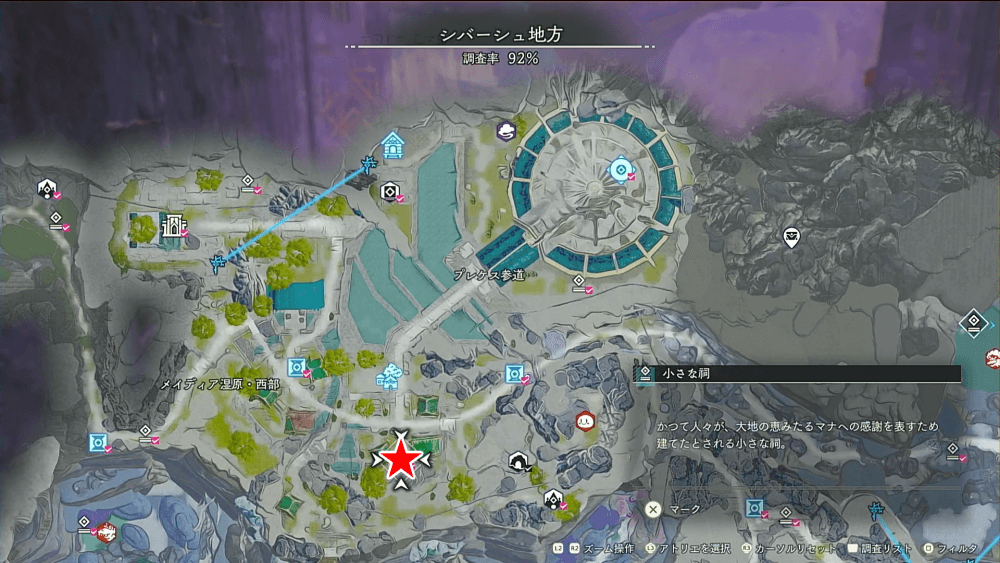Choose the glowing marker at the circular ruins' center
Image resolution: width=1000 pixels, height=563 pixels.
coord(621,170)
